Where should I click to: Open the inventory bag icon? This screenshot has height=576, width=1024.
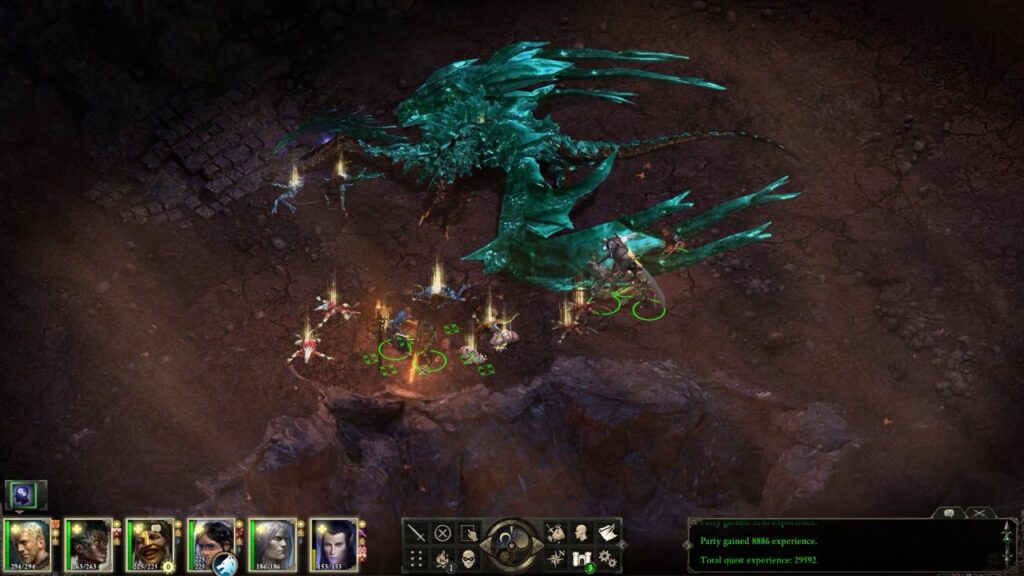pyautogui.click(x=555, y=533)
